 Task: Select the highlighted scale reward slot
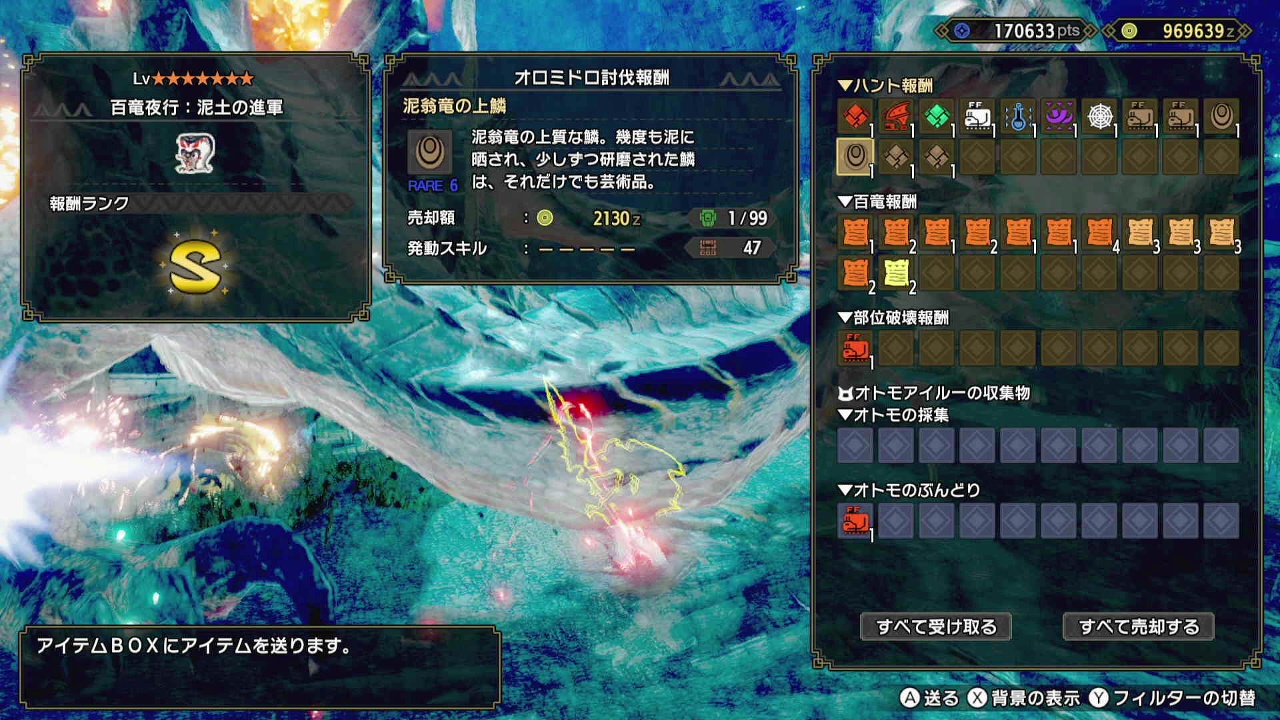point(855,157)
